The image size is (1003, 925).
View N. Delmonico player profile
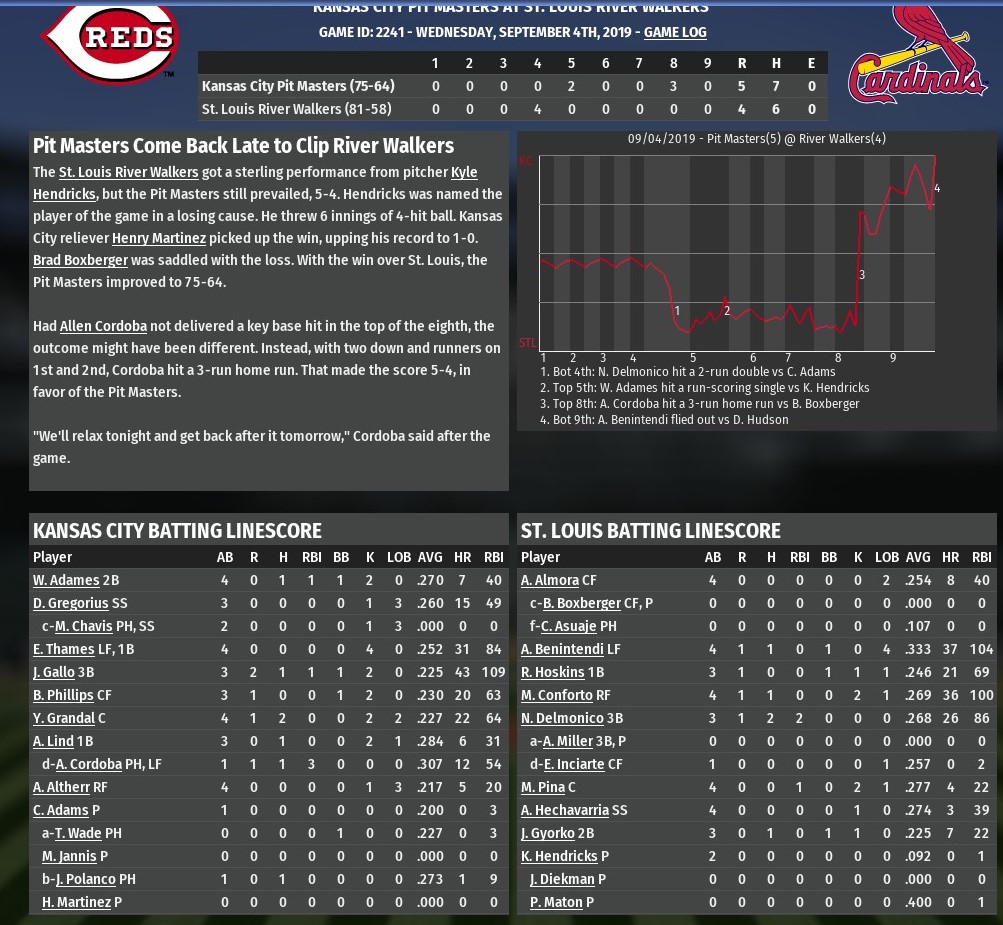coord(562,718)
